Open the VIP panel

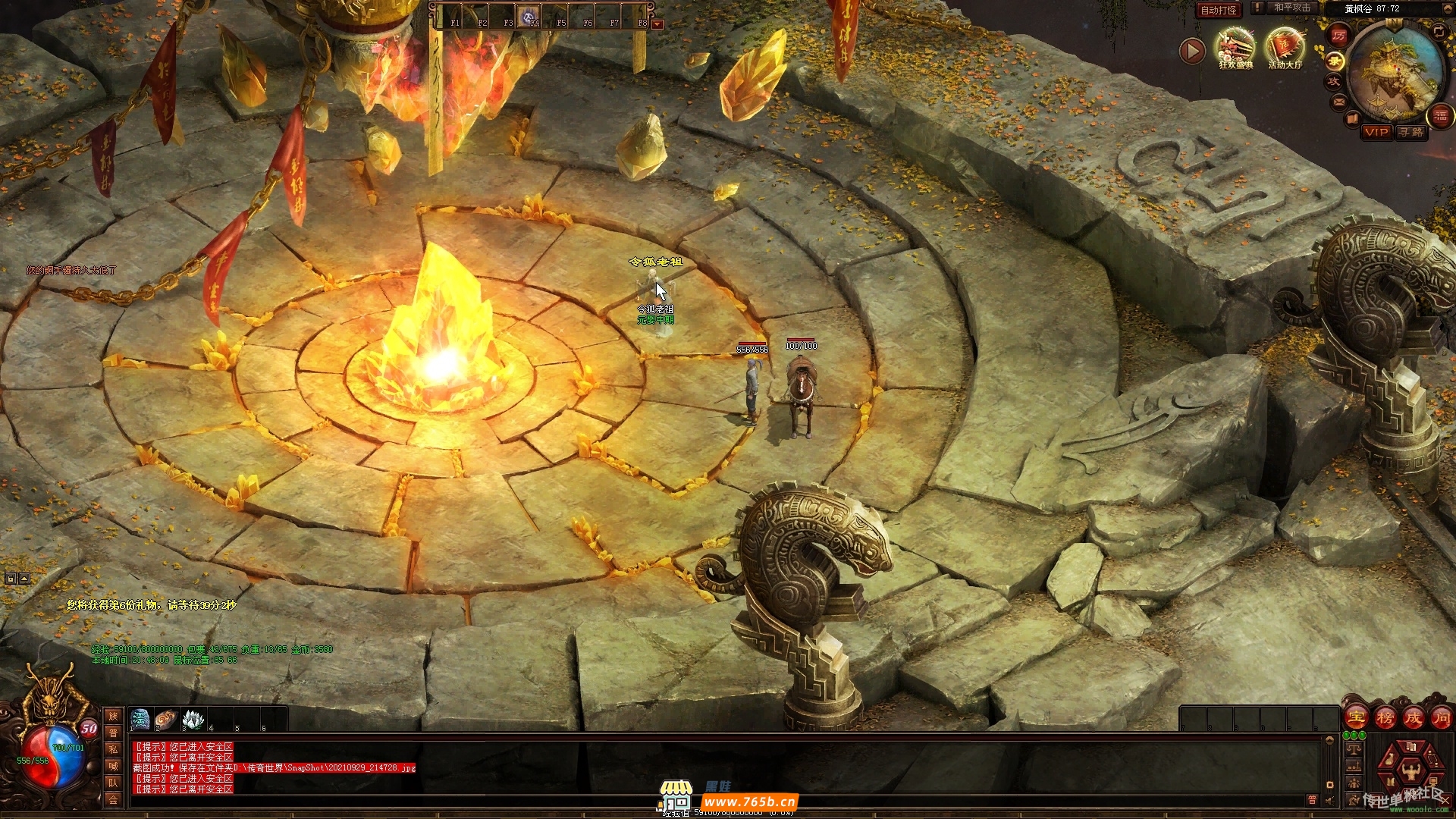coord(1376,132)
